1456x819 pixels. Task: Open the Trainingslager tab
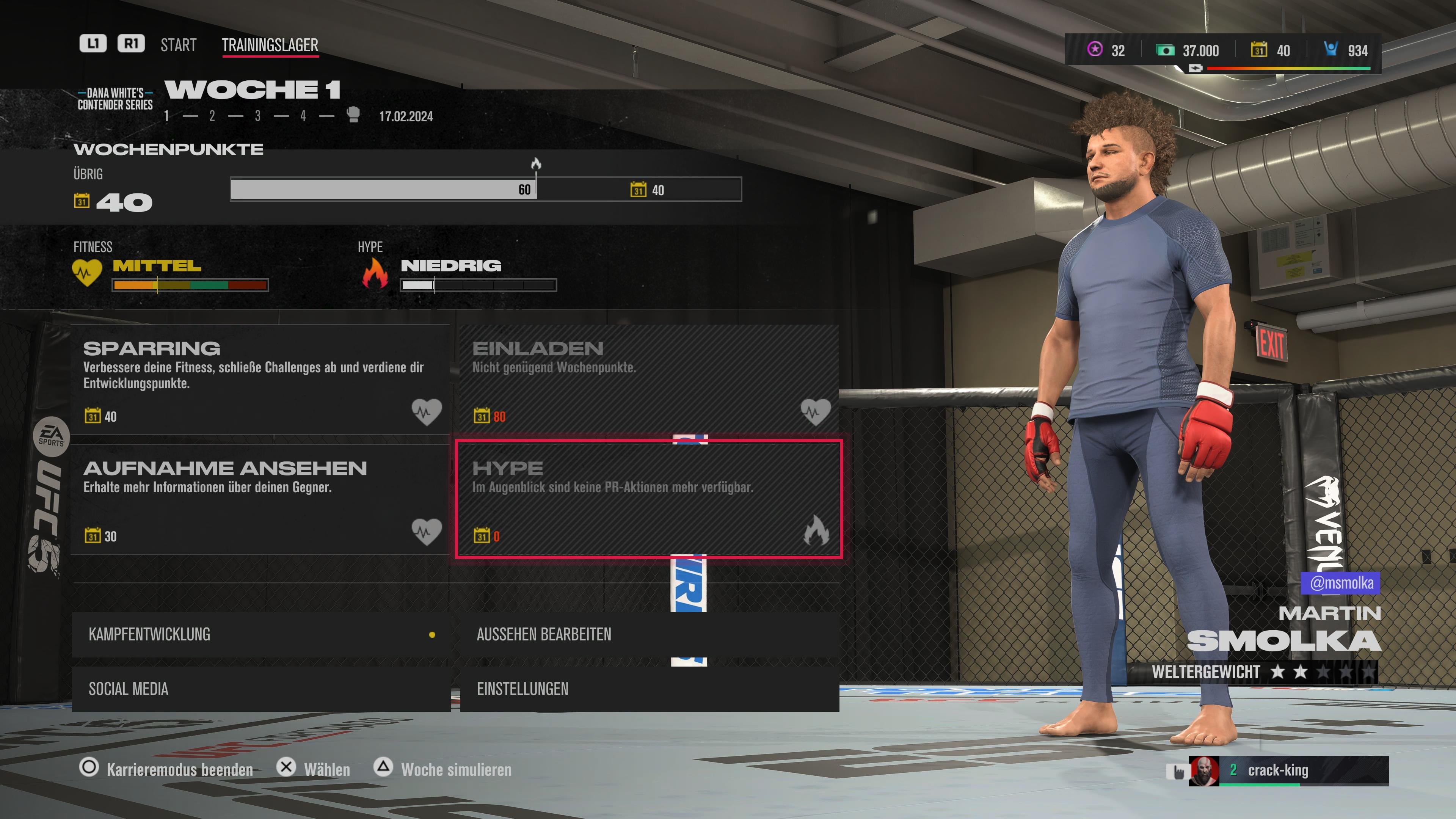pyautogui.click(x=270, y=45)
